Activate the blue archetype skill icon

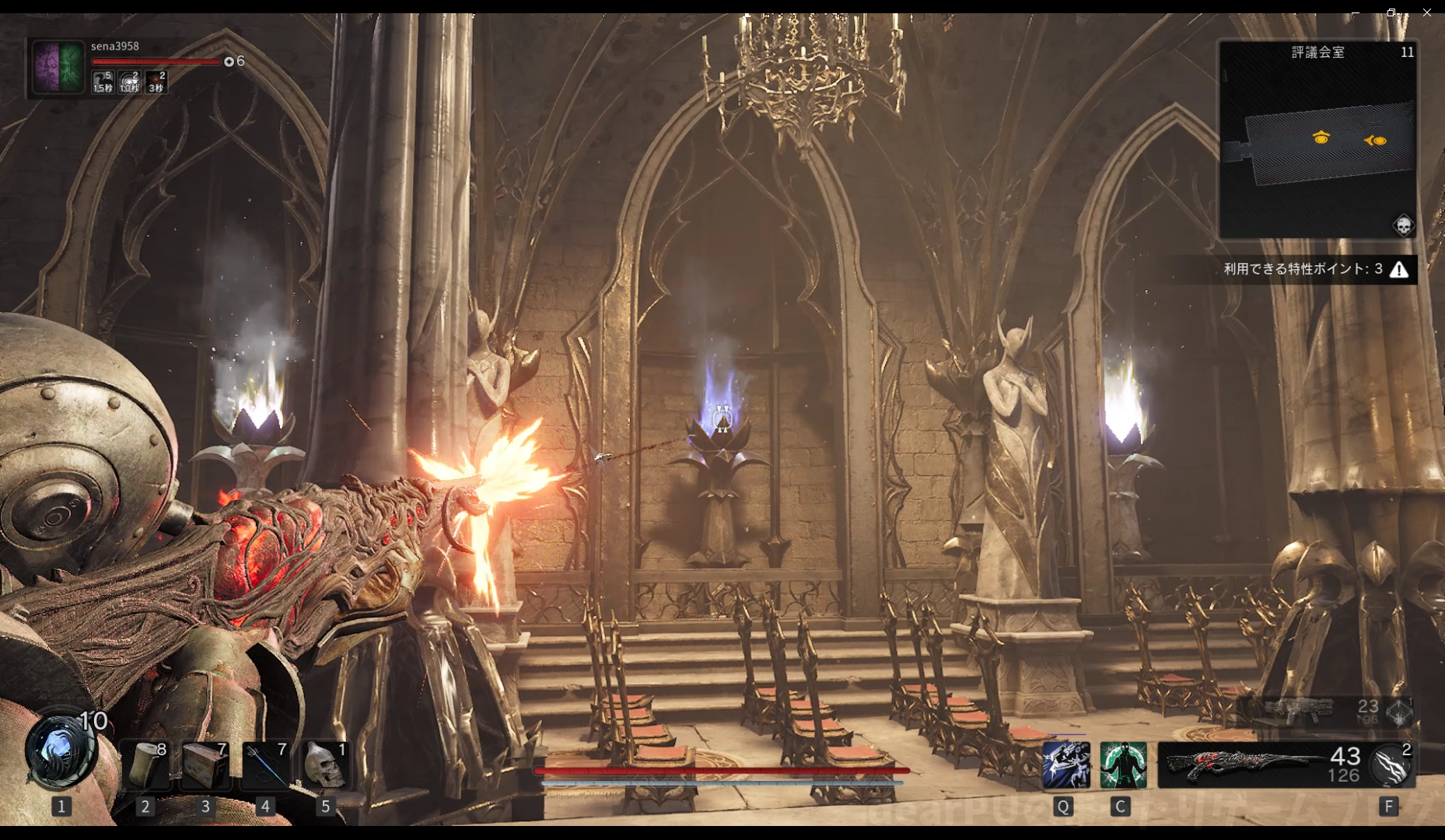coord(1065,765)
